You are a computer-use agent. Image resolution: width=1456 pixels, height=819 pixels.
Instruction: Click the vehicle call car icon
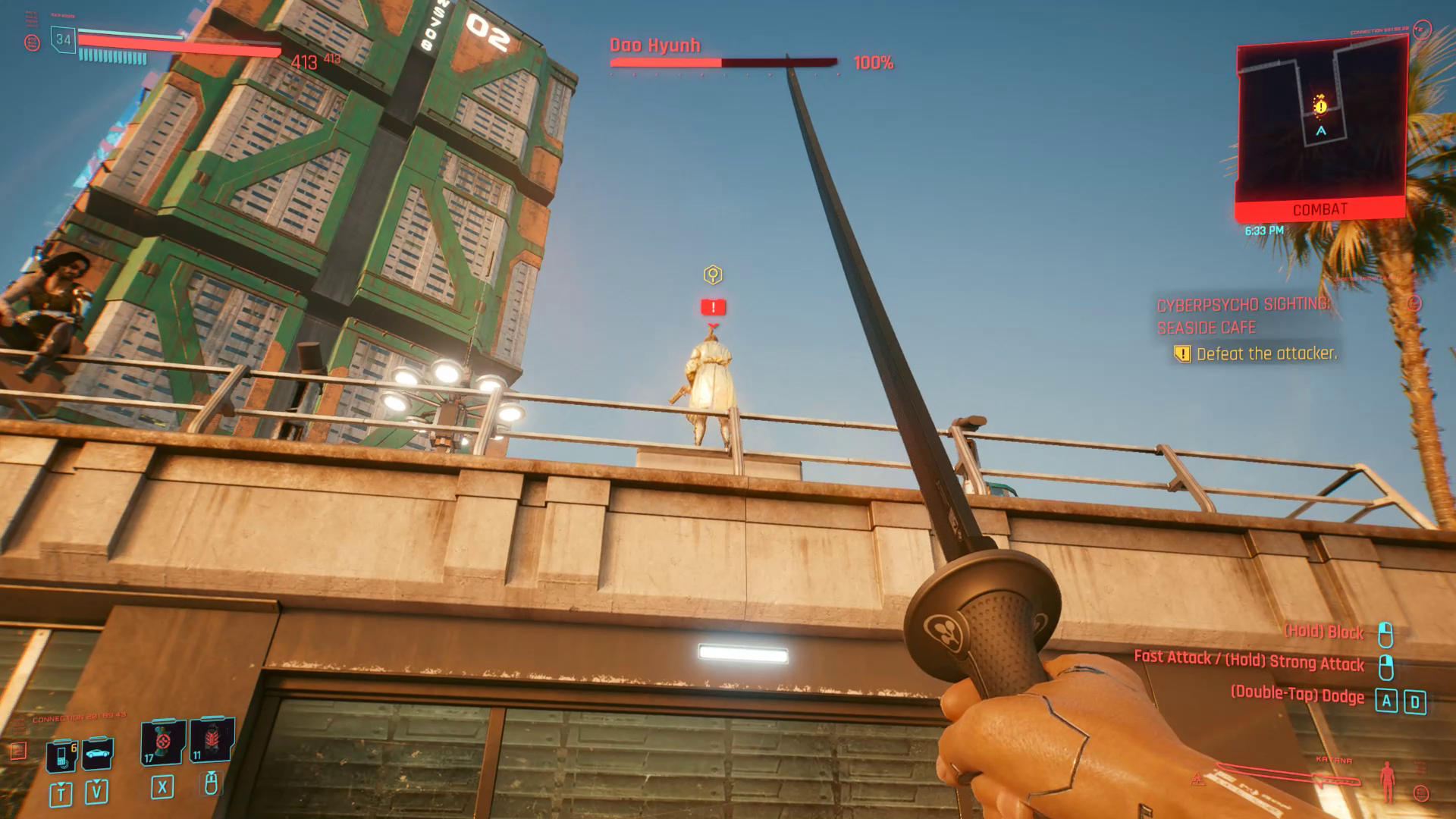click(97, 753)
